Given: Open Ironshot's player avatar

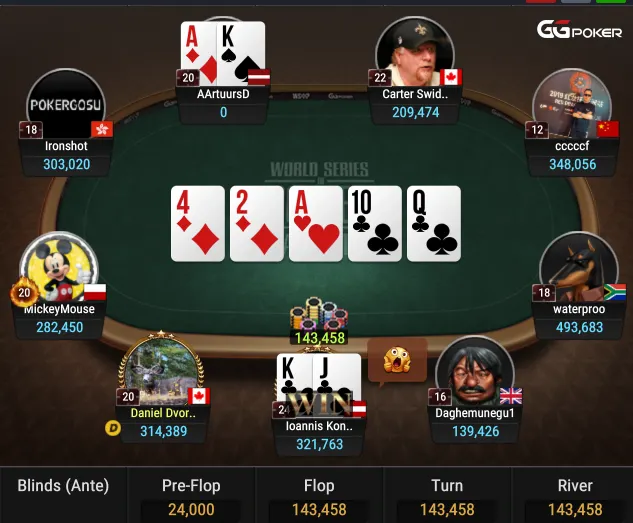Looking at the screenshot, I should pyautogui.click(x=66, y=106).
